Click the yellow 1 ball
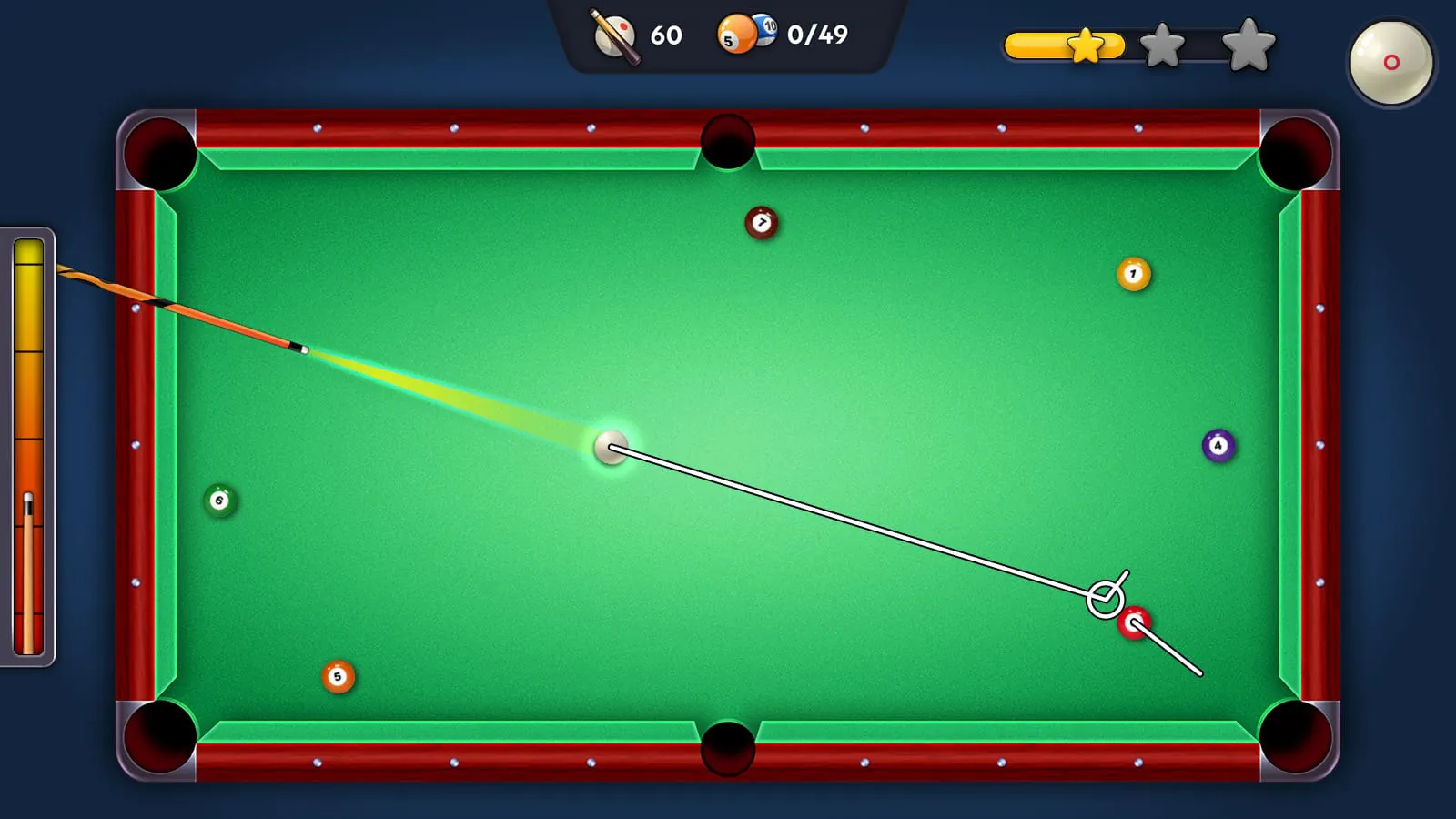The image size is (1456, 819). [1132, 272]
